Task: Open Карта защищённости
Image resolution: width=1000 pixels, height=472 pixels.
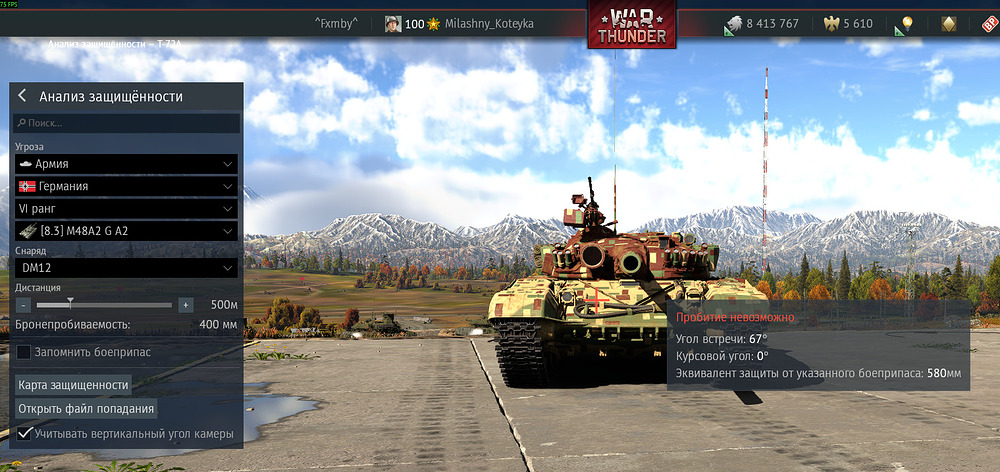Action: click(x=74, y=385)
